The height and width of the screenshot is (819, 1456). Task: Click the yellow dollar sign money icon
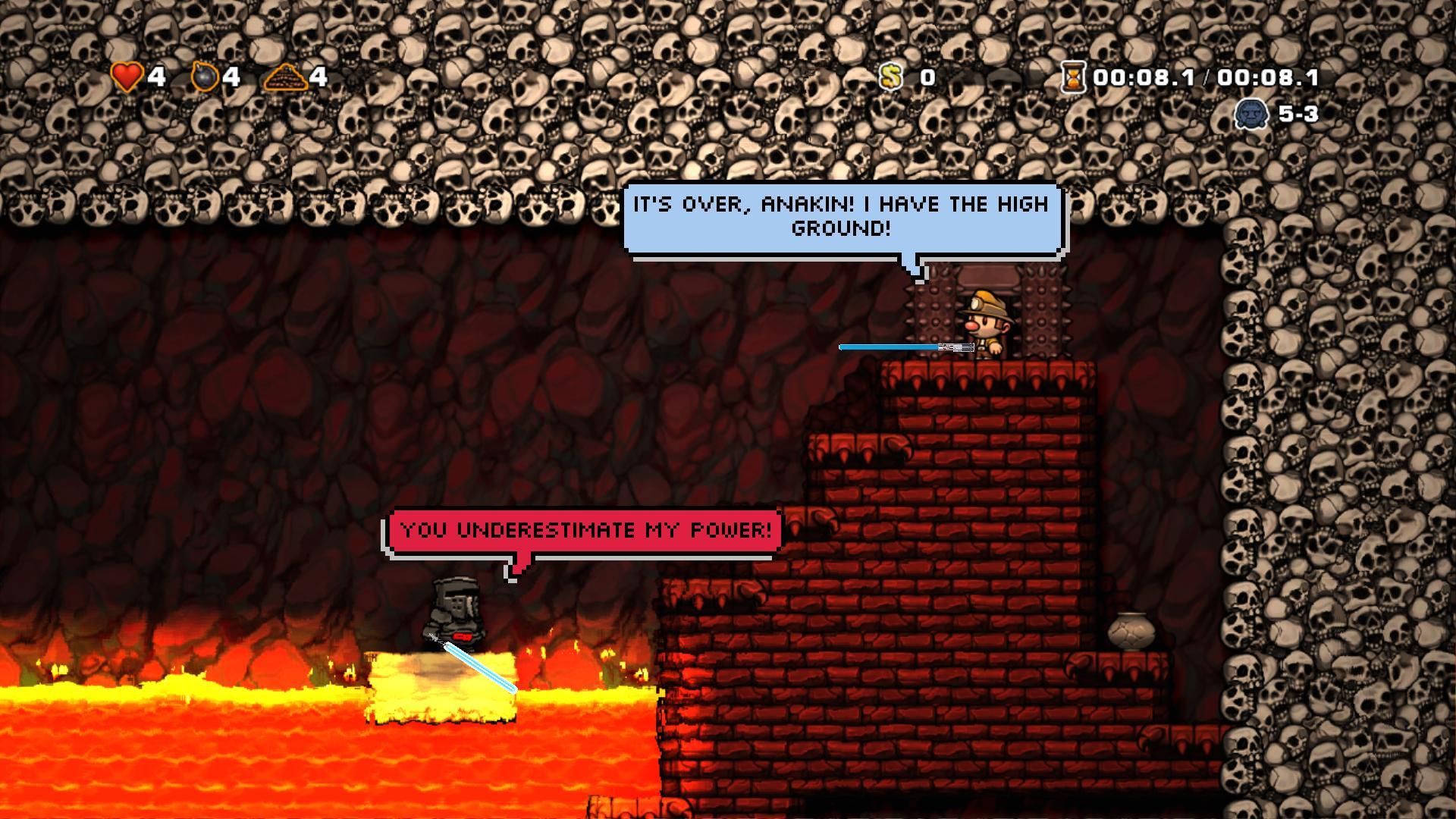[x=890, y=77]
